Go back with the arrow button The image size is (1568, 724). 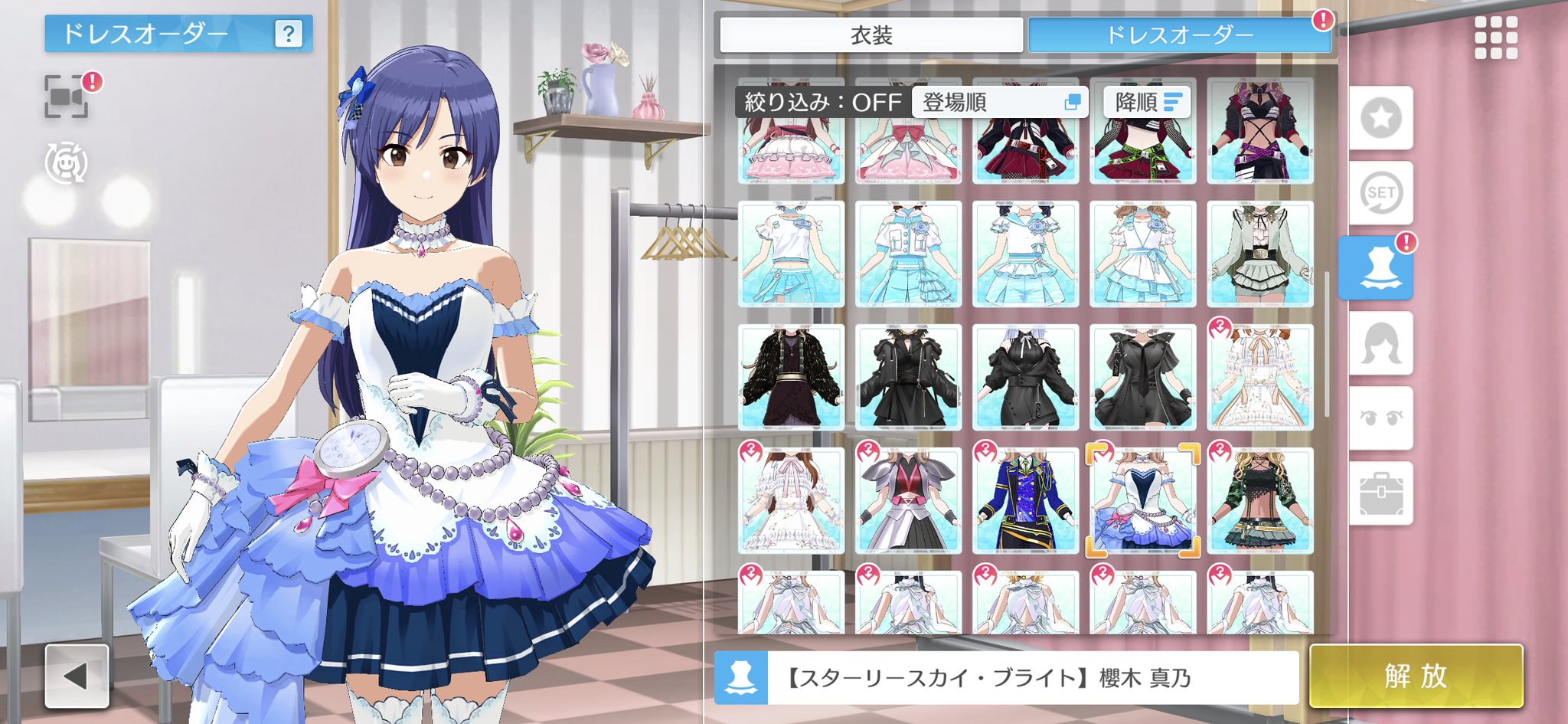[77, 676]
